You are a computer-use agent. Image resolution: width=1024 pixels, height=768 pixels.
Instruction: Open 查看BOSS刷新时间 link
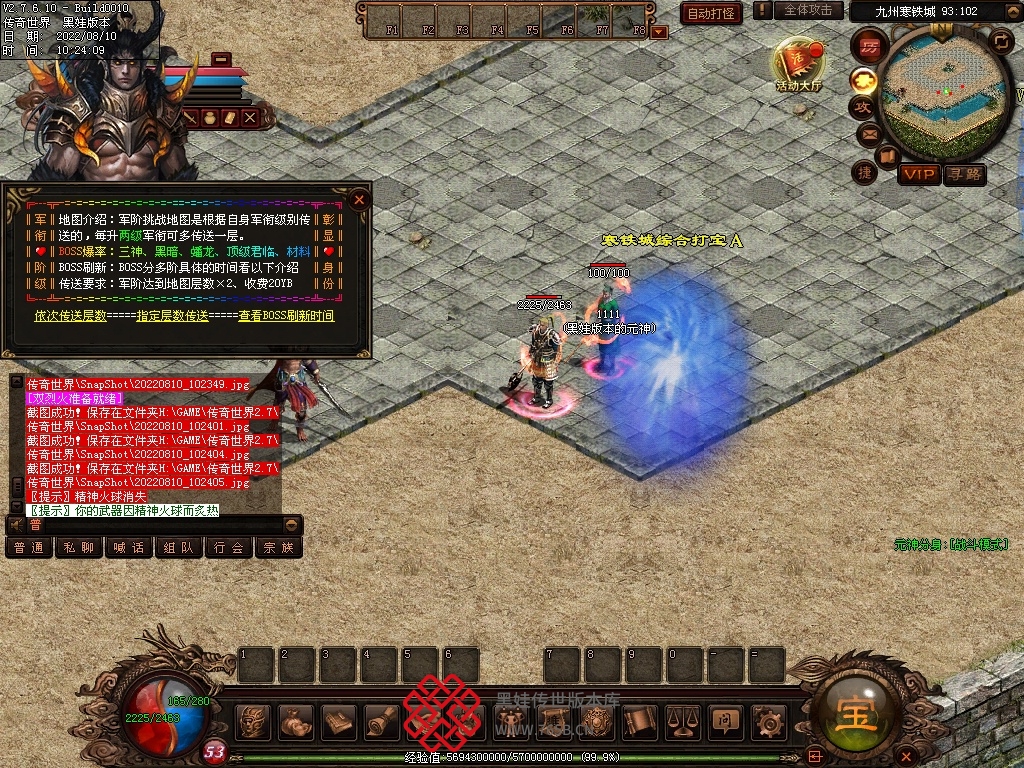click(286, 316)
